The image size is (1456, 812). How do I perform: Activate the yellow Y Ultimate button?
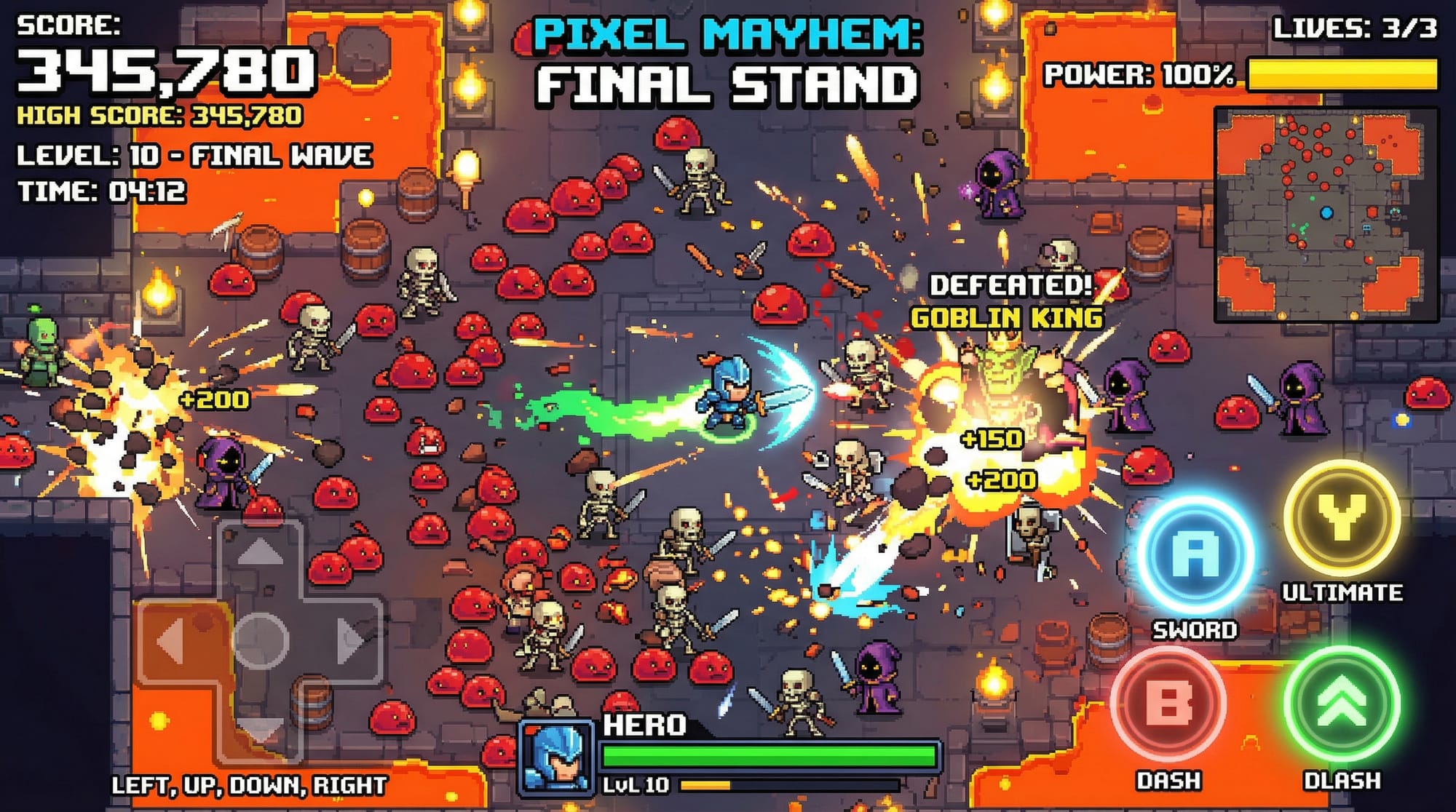[x=1342, y=518]
